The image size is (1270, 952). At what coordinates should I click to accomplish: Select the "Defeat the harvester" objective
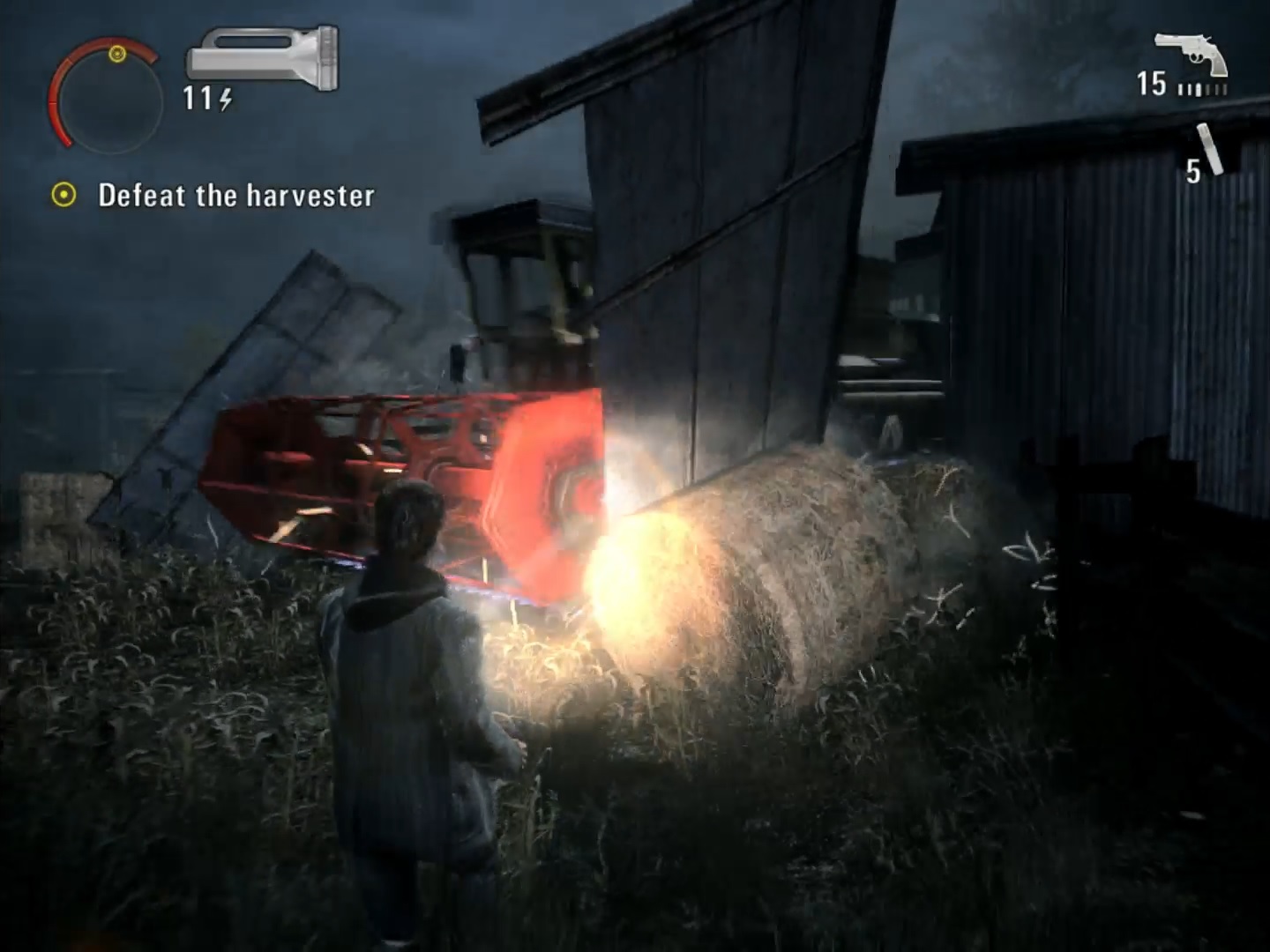click(x=235, y=195)
